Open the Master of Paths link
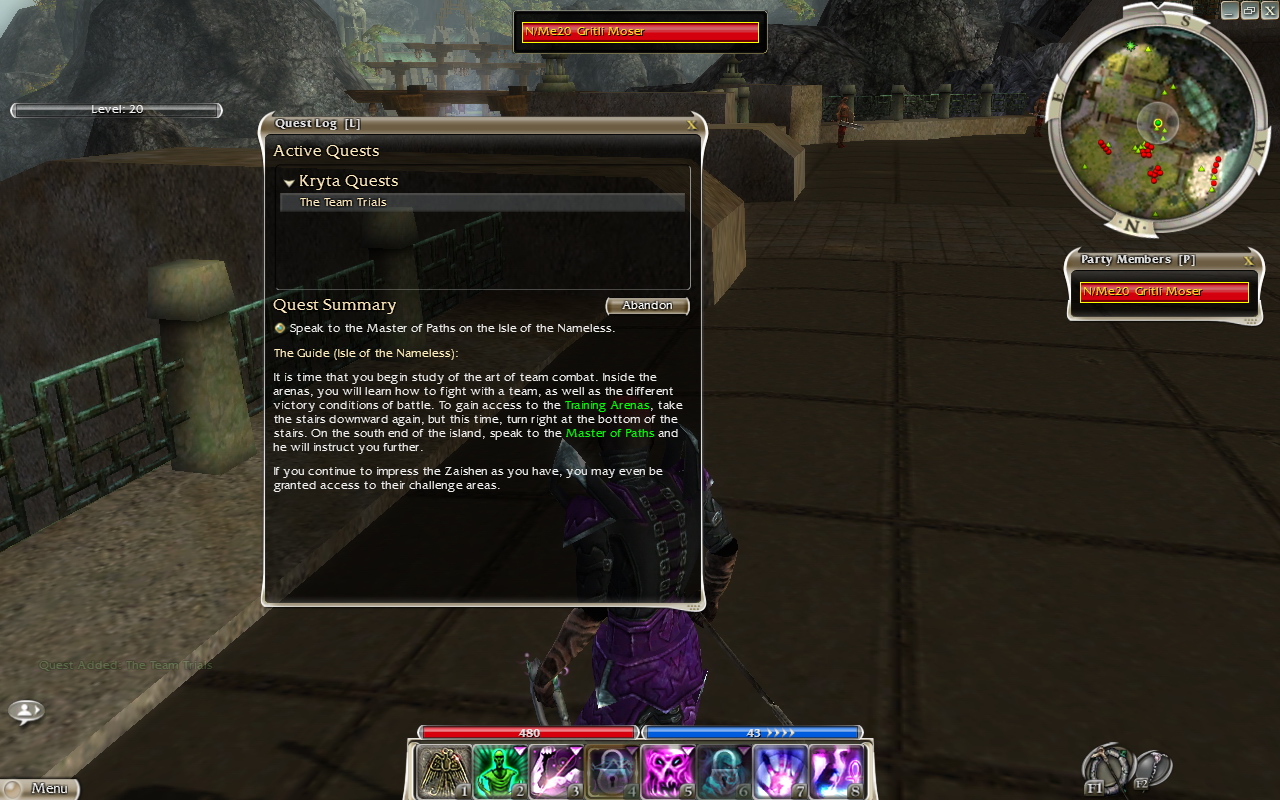The image size is (1280, 800). 610,433
